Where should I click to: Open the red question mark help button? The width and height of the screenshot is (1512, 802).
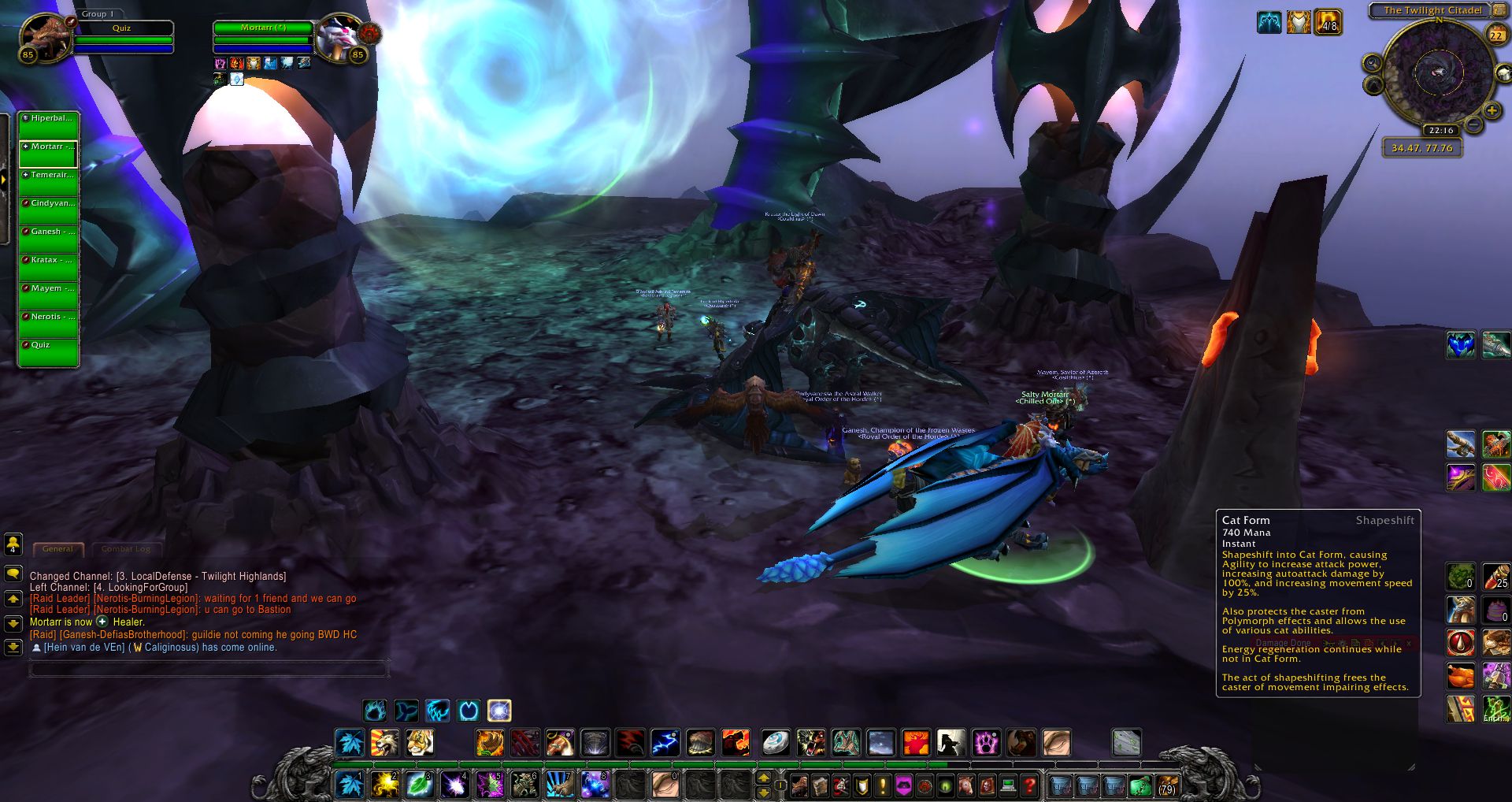coord(1029,785)
